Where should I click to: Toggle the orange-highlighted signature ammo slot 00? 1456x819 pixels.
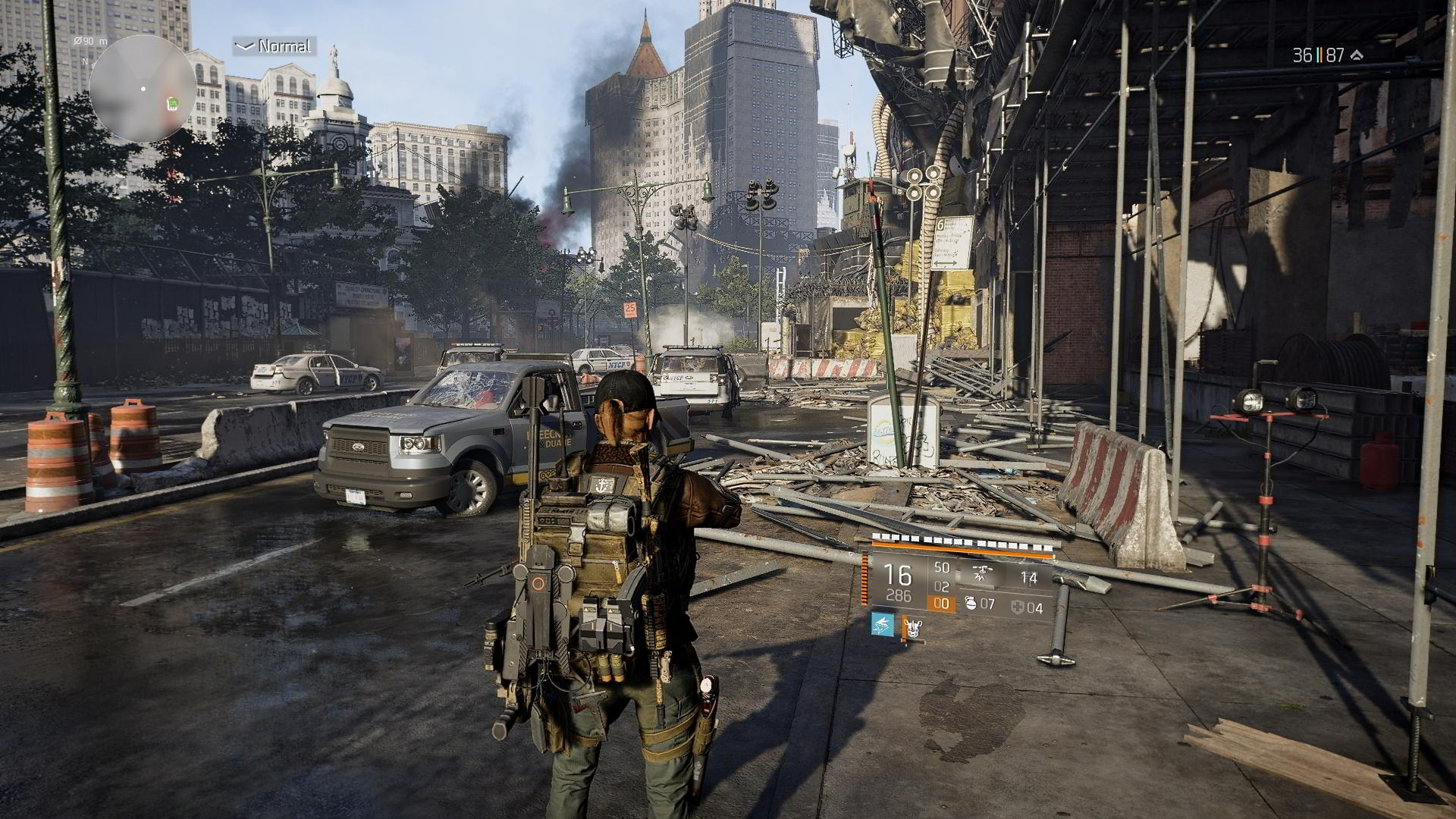pyautogui.click(x=941, y=603)
